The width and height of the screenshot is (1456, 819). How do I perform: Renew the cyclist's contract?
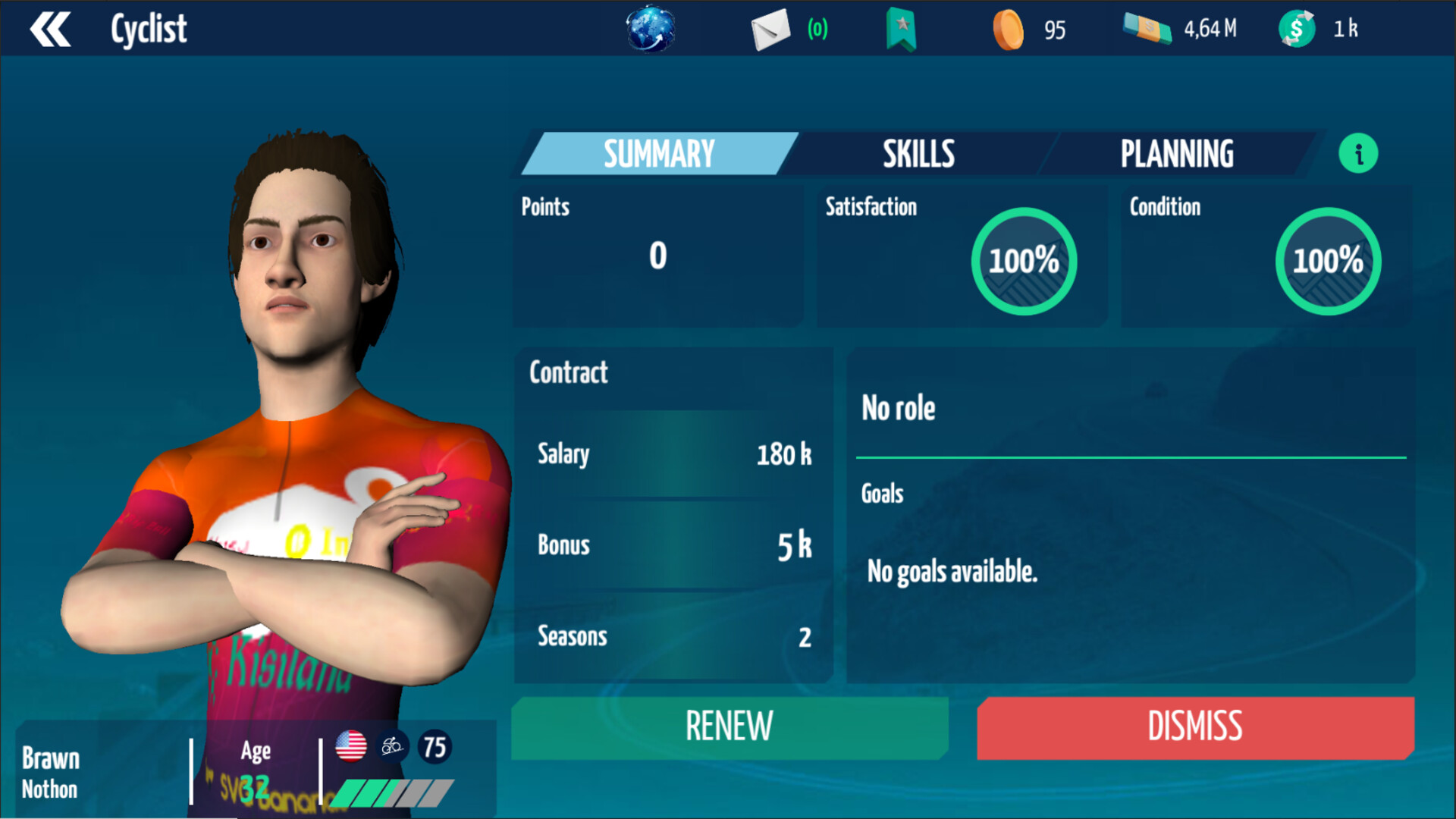730,726
